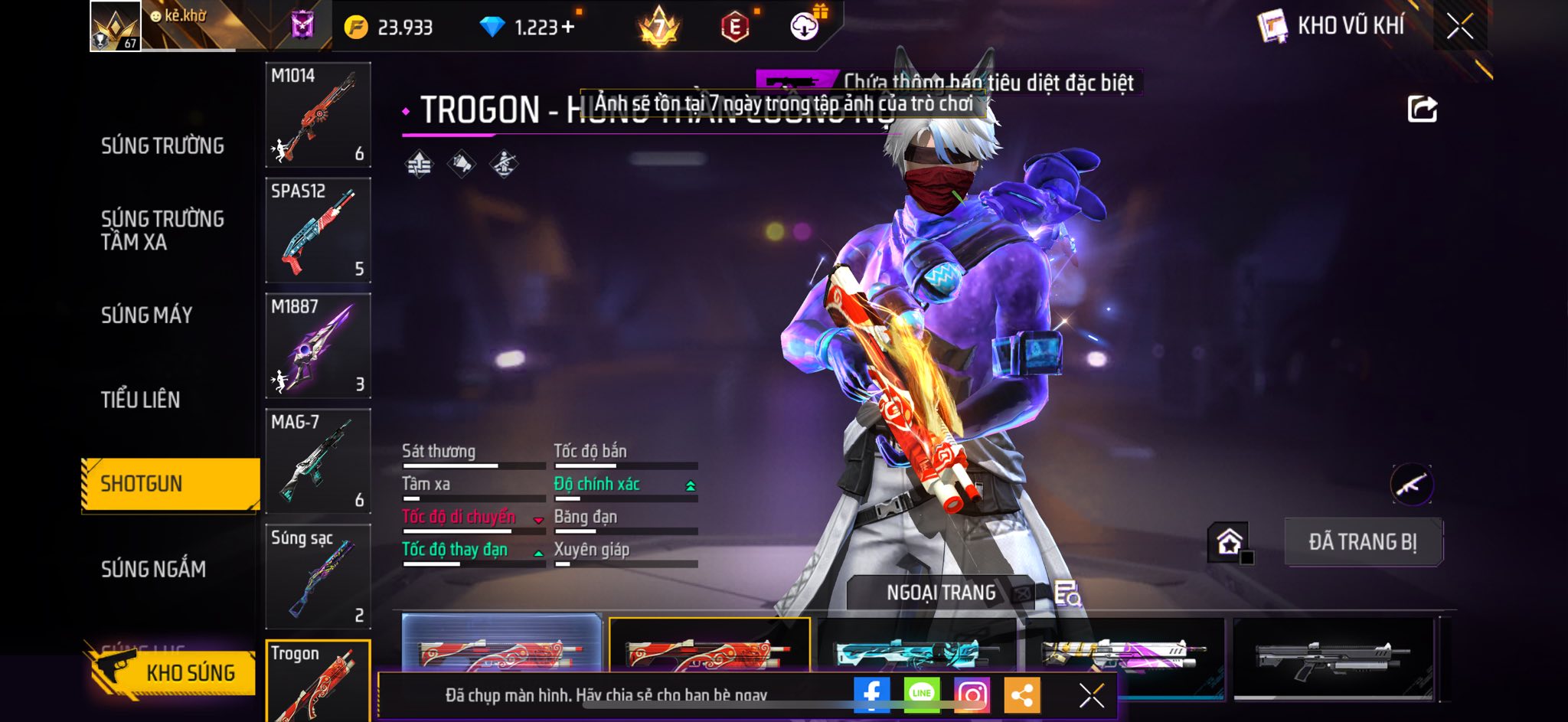Viewport: 1568px width, 722px height.
Task: Add more diamonds with the plus button
Action: point(567,28)
